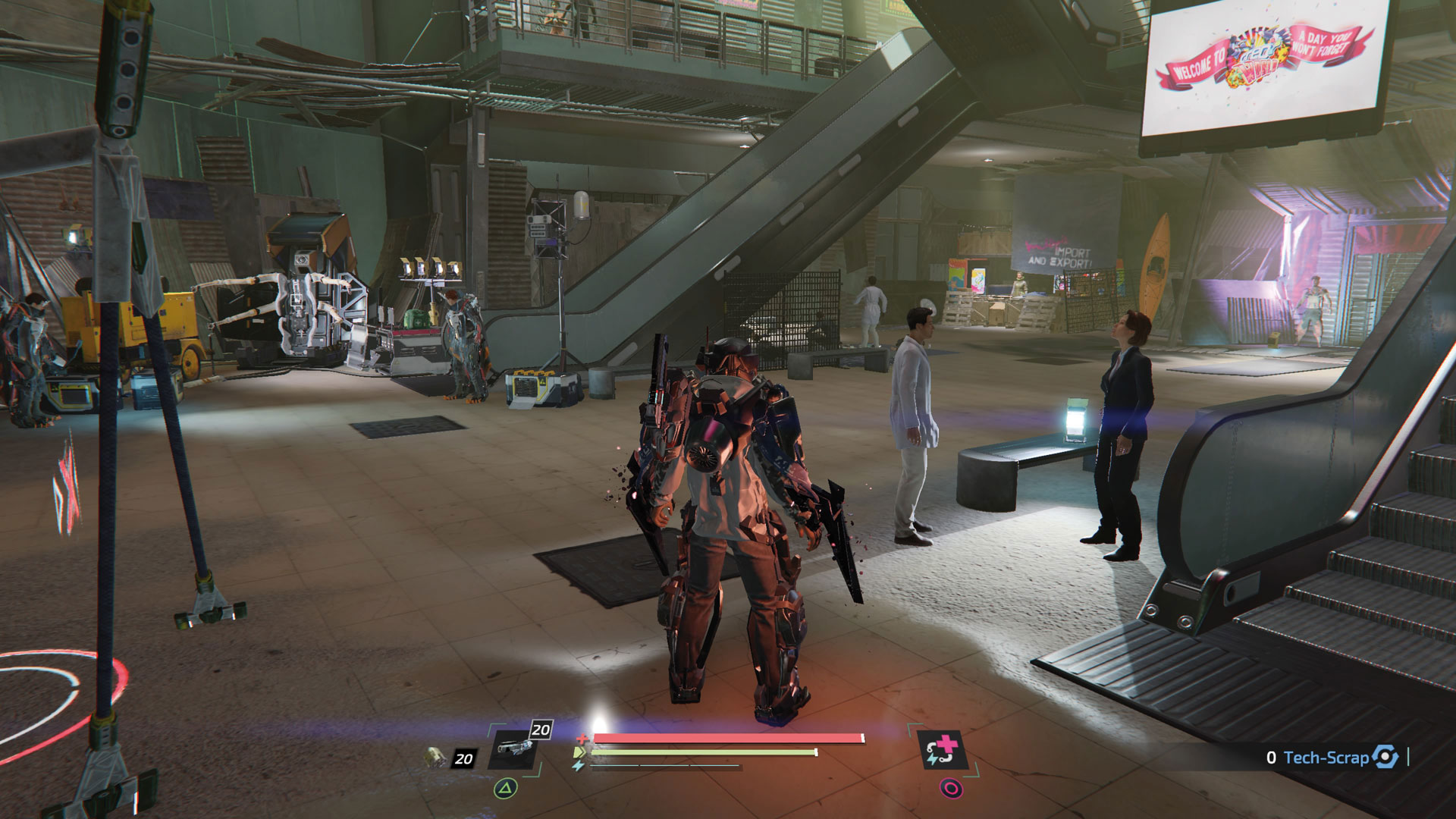Use the pink-cross healing injectable slot
Image resolution: width=1456 pixels, height=819 pixels.
[942, 749]
